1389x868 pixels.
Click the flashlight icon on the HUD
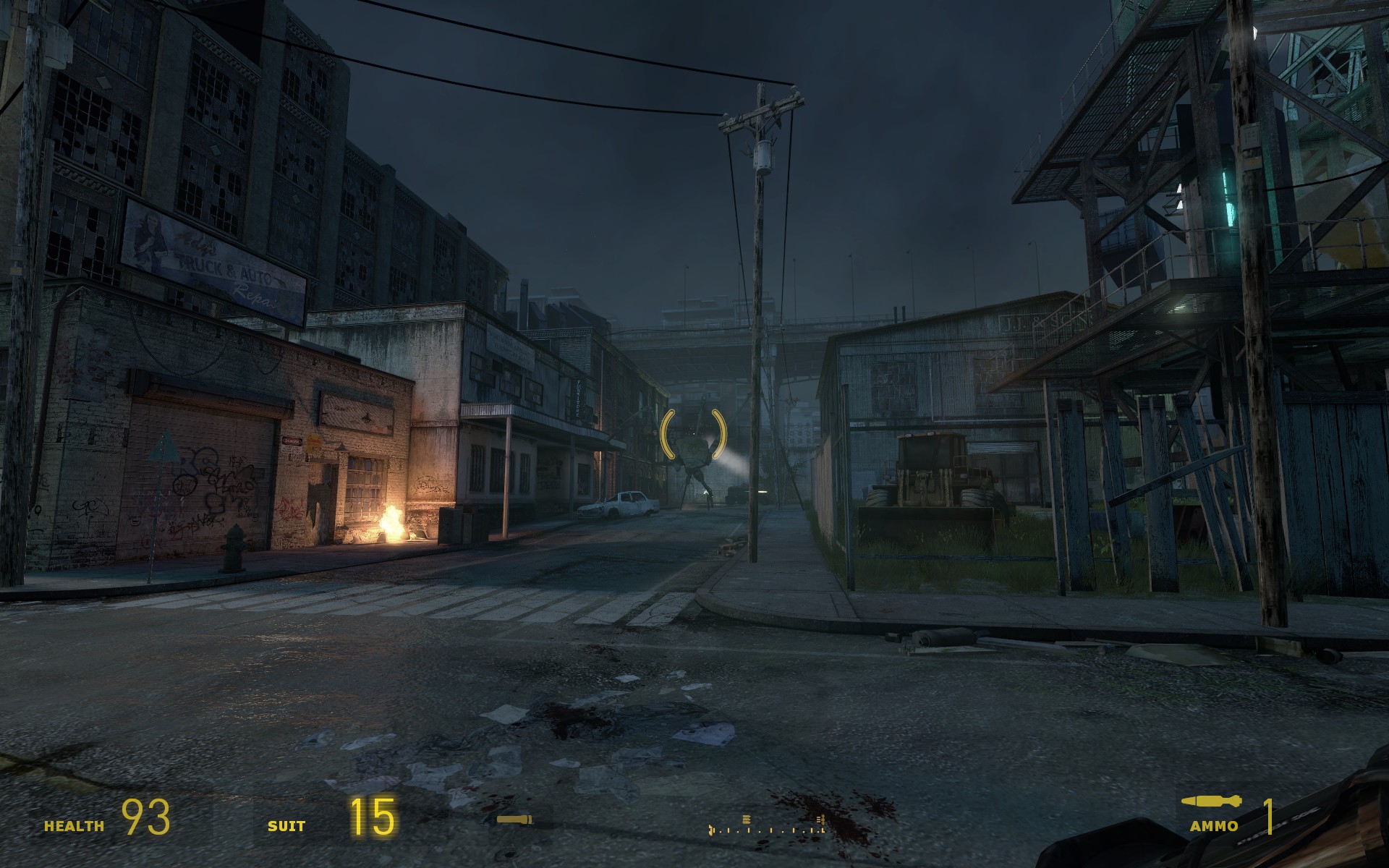[x=514, y=820]
